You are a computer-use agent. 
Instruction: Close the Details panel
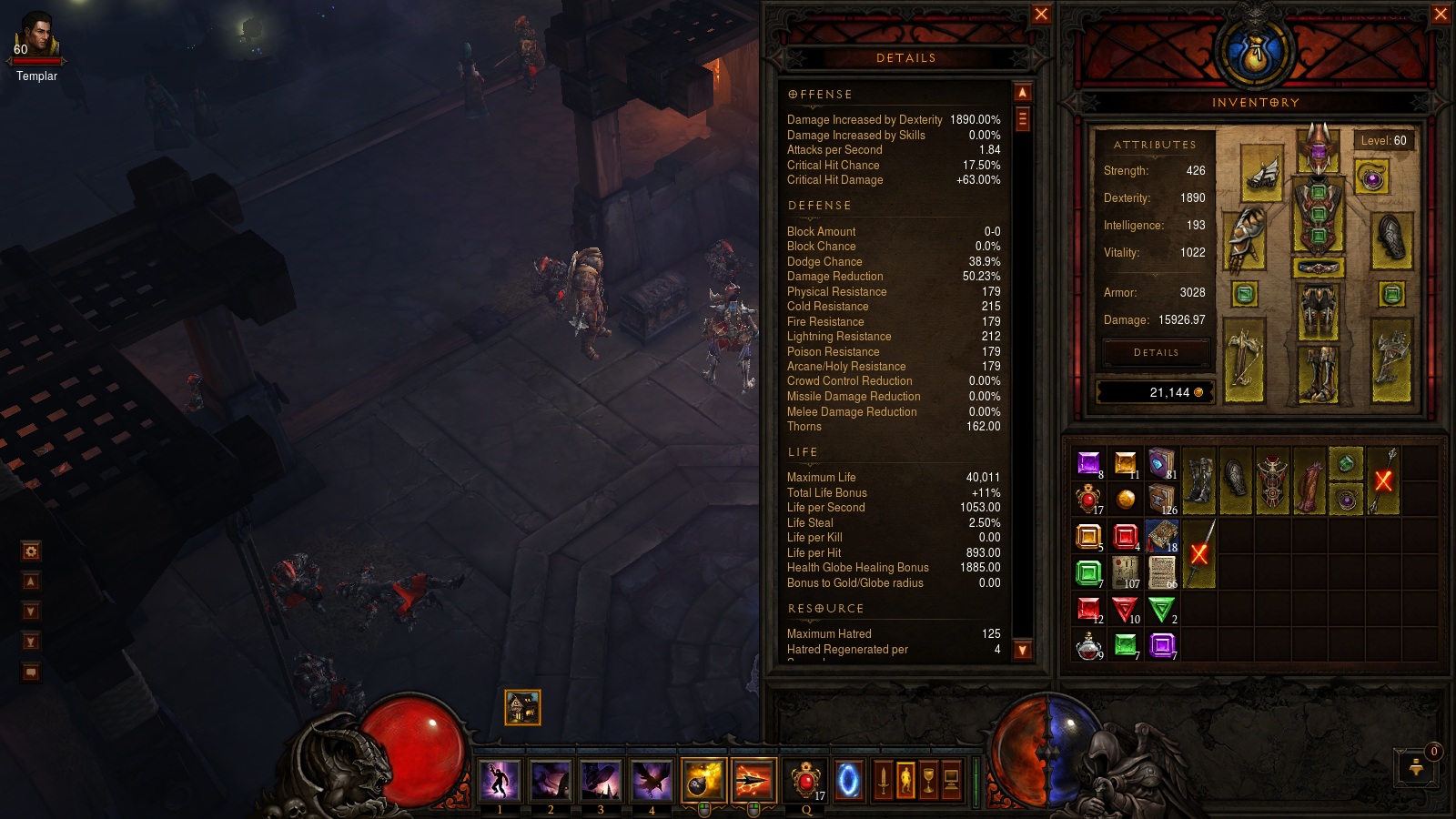coord(1041,14)
